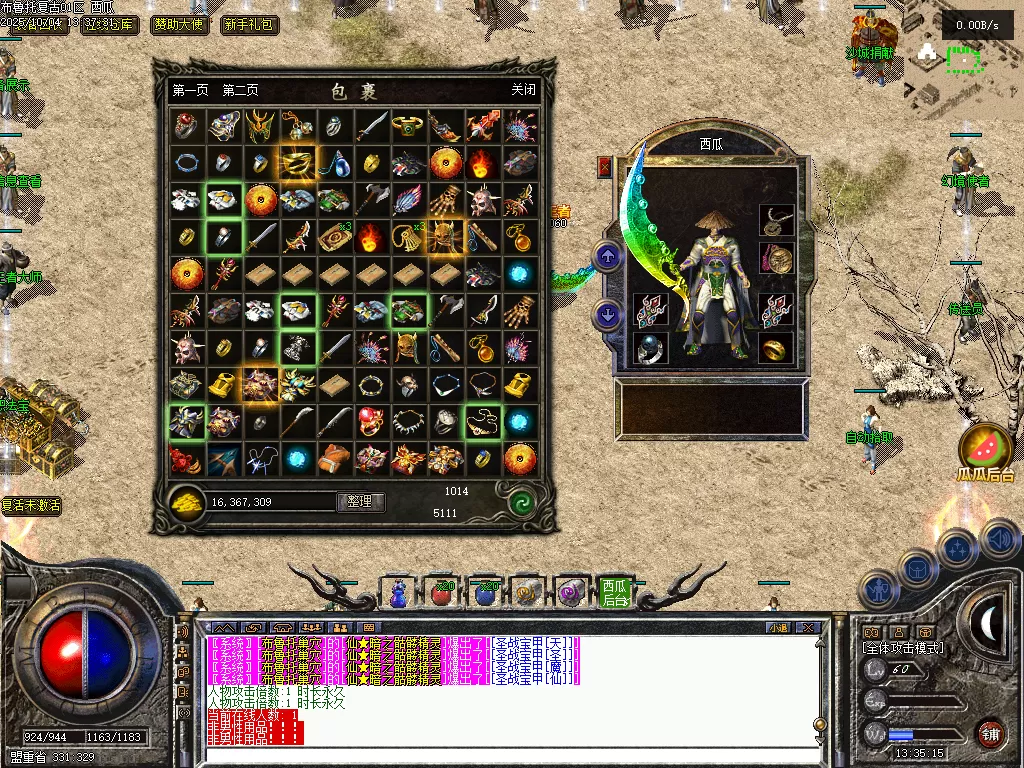Sort the bag with the 整理 button
Screen dimensions: 1024x768
[360, 501]
